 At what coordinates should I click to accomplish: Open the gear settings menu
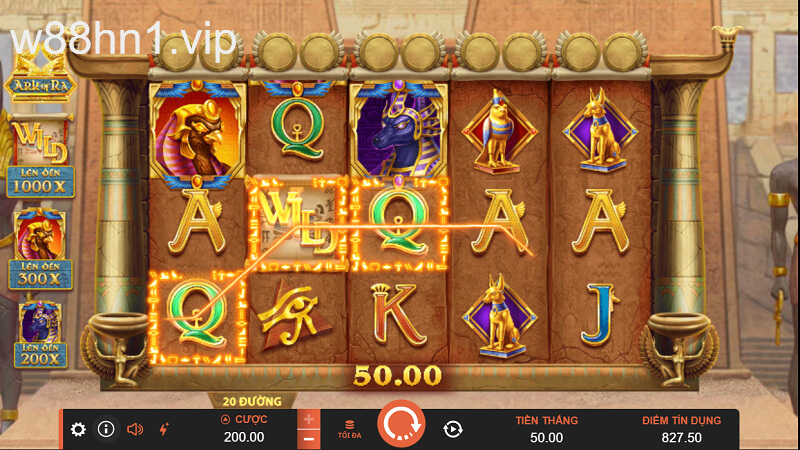(78, 429)
